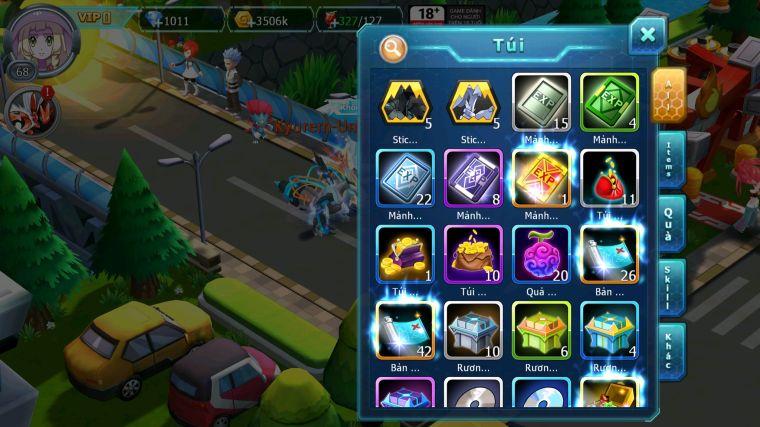Switch to the Quà tab

671,222
